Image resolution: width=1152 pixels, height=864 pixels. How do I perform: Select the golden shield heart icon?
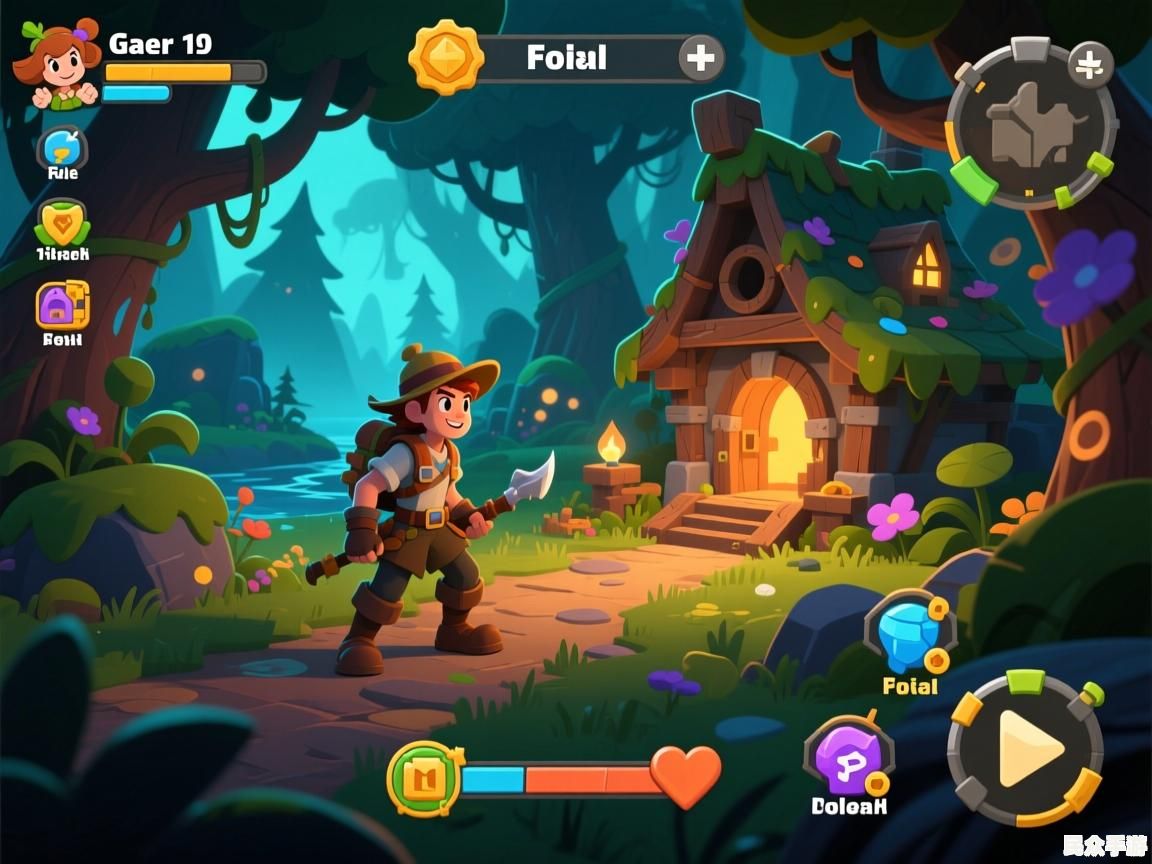click(x=62, y=224)
